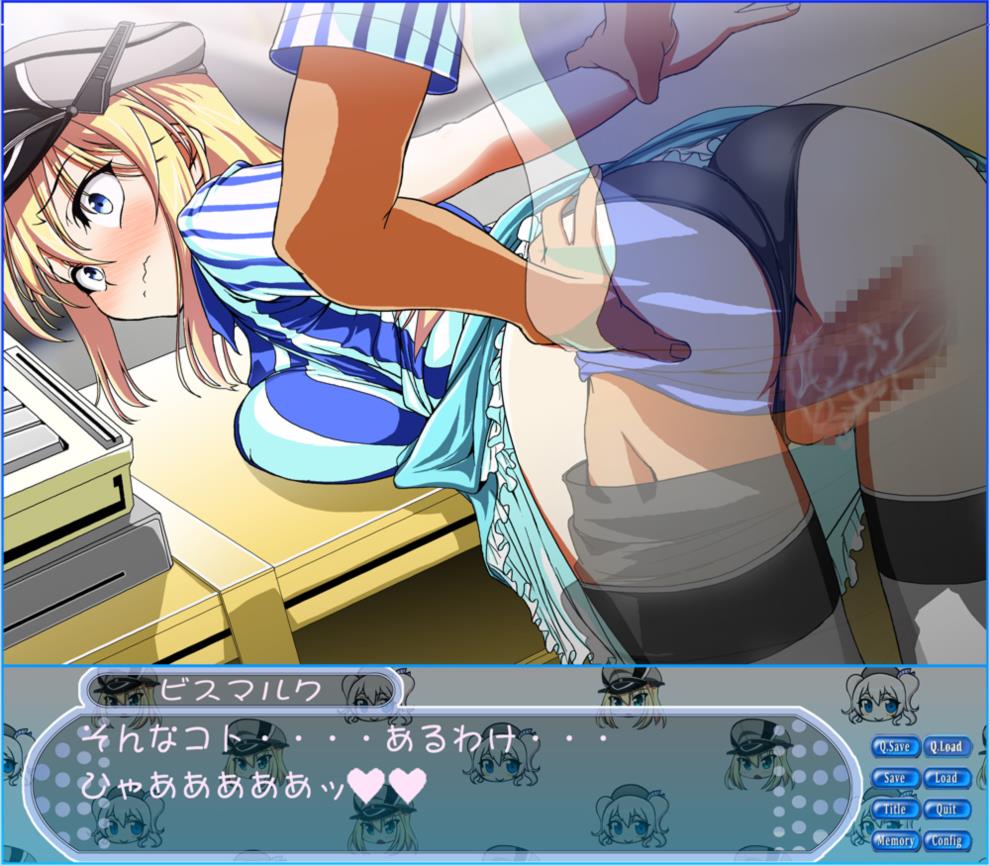The height and width of the screenshot is (866, 990).
Task: Quick load with Q.Load
Action: (x=945, y=746)
